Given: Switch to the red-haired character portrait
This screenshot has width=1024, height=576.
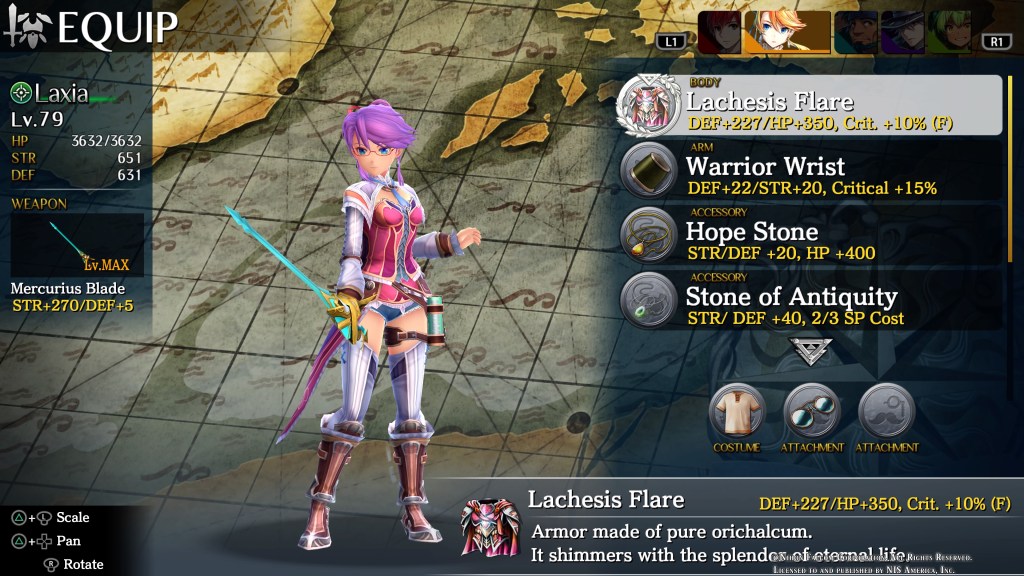Looking at the screenshot, I should pos(718,32).
